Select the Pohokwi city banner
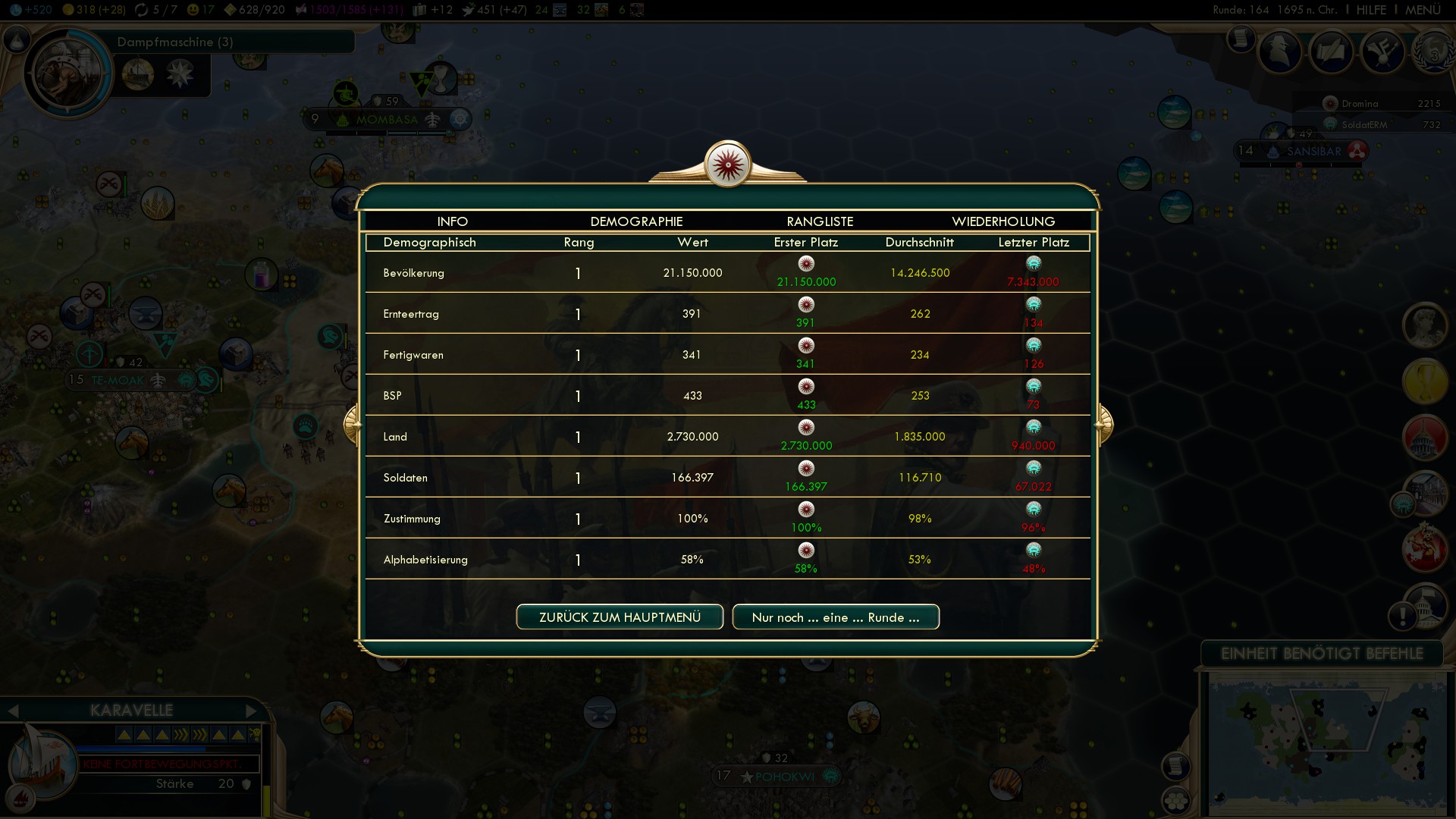This screenshot has height=819, width=1456. coord(784,777)
